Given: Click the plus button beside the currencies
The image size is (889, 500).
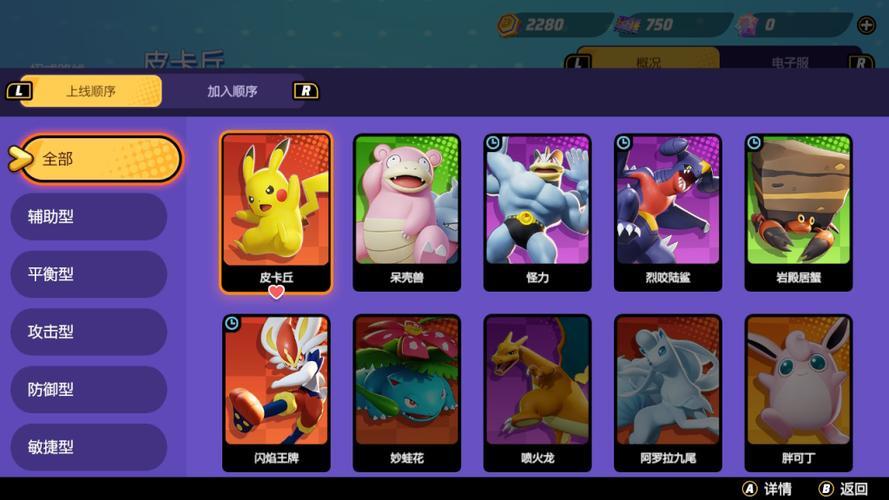Looking at the screenshot, I should click(867, 25).
